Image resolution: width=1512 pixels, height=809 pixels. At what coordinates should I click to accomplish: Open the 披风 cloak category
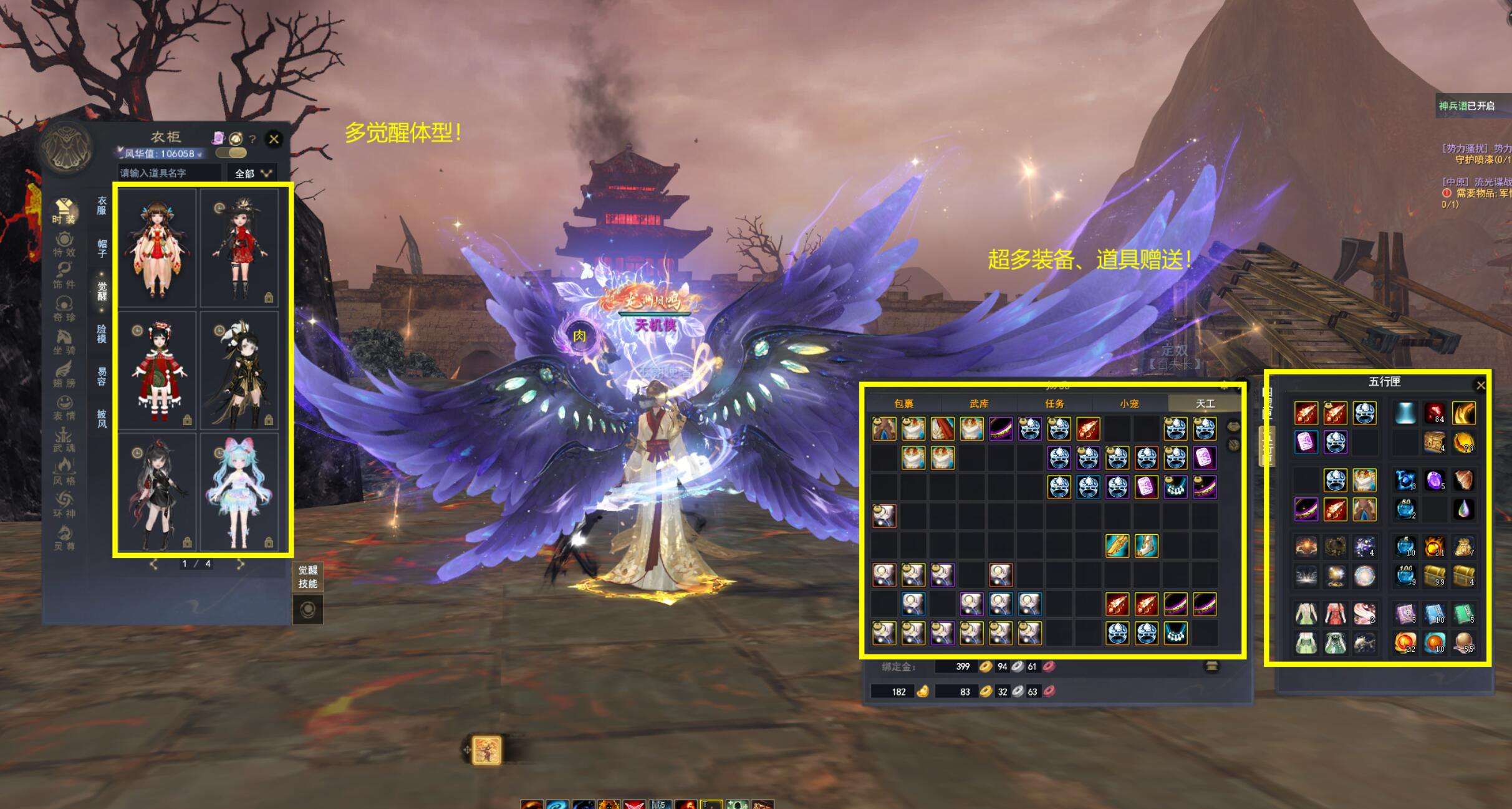coord(102,418)
